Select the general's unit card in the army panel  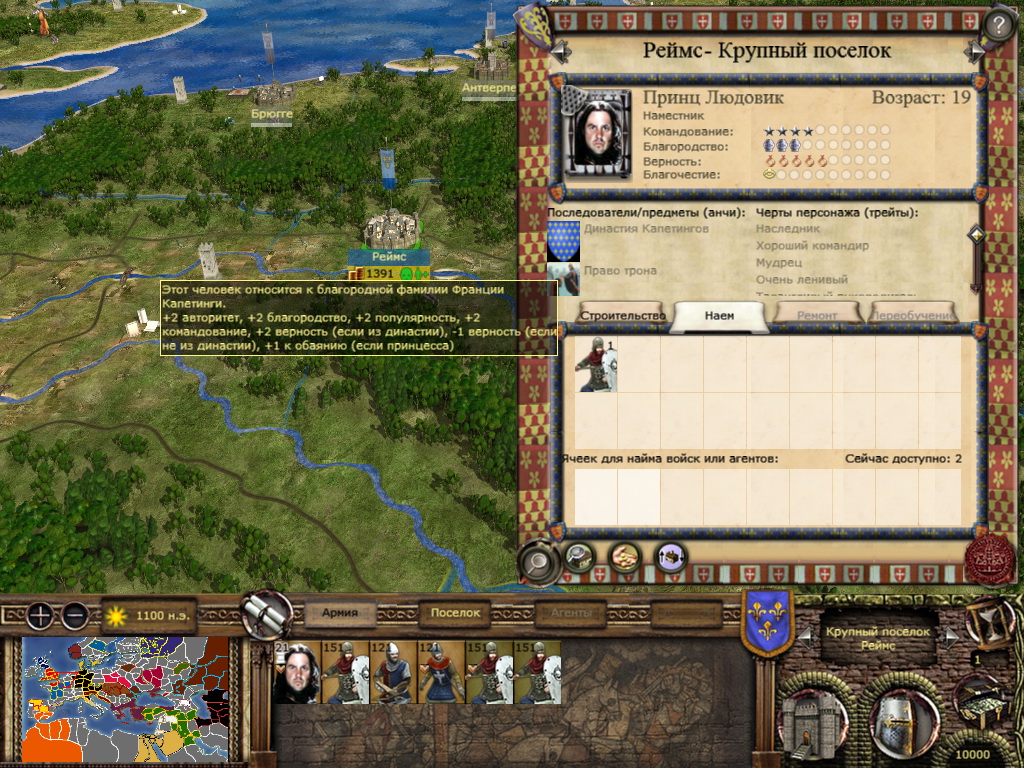tap(296, 673)
